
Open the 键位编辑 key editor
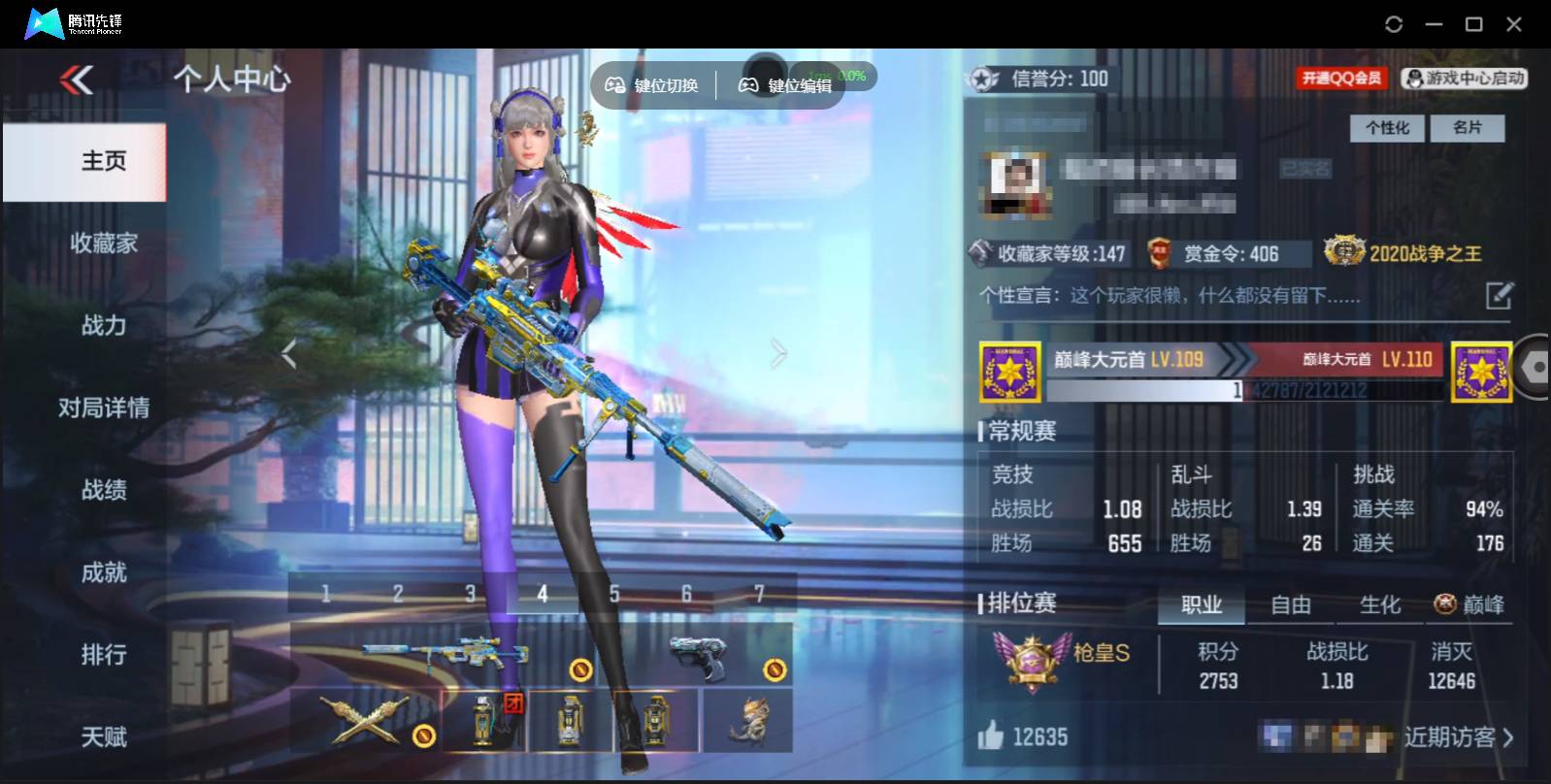[x=786, y=84]
